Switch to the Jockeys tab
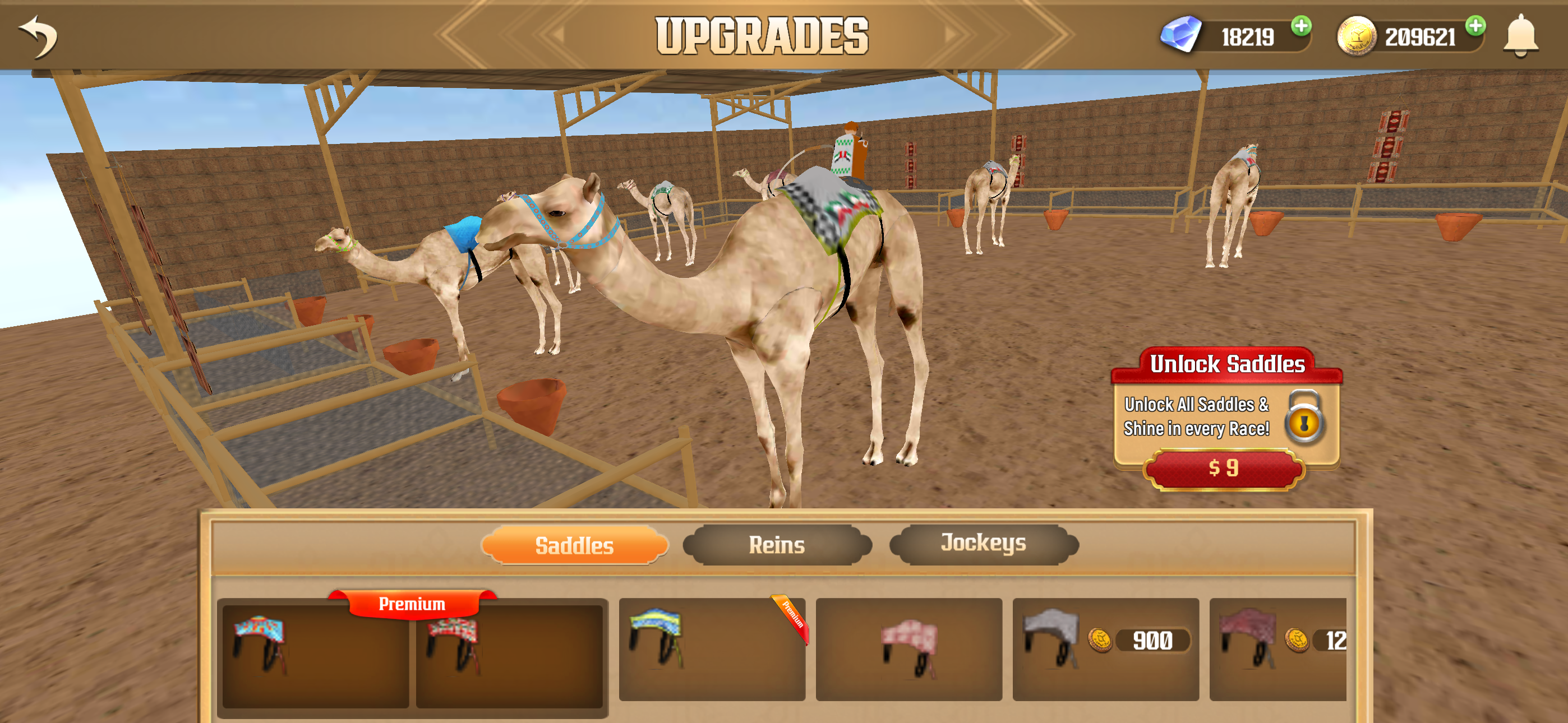1568x723 pixels. pos(984,545)
